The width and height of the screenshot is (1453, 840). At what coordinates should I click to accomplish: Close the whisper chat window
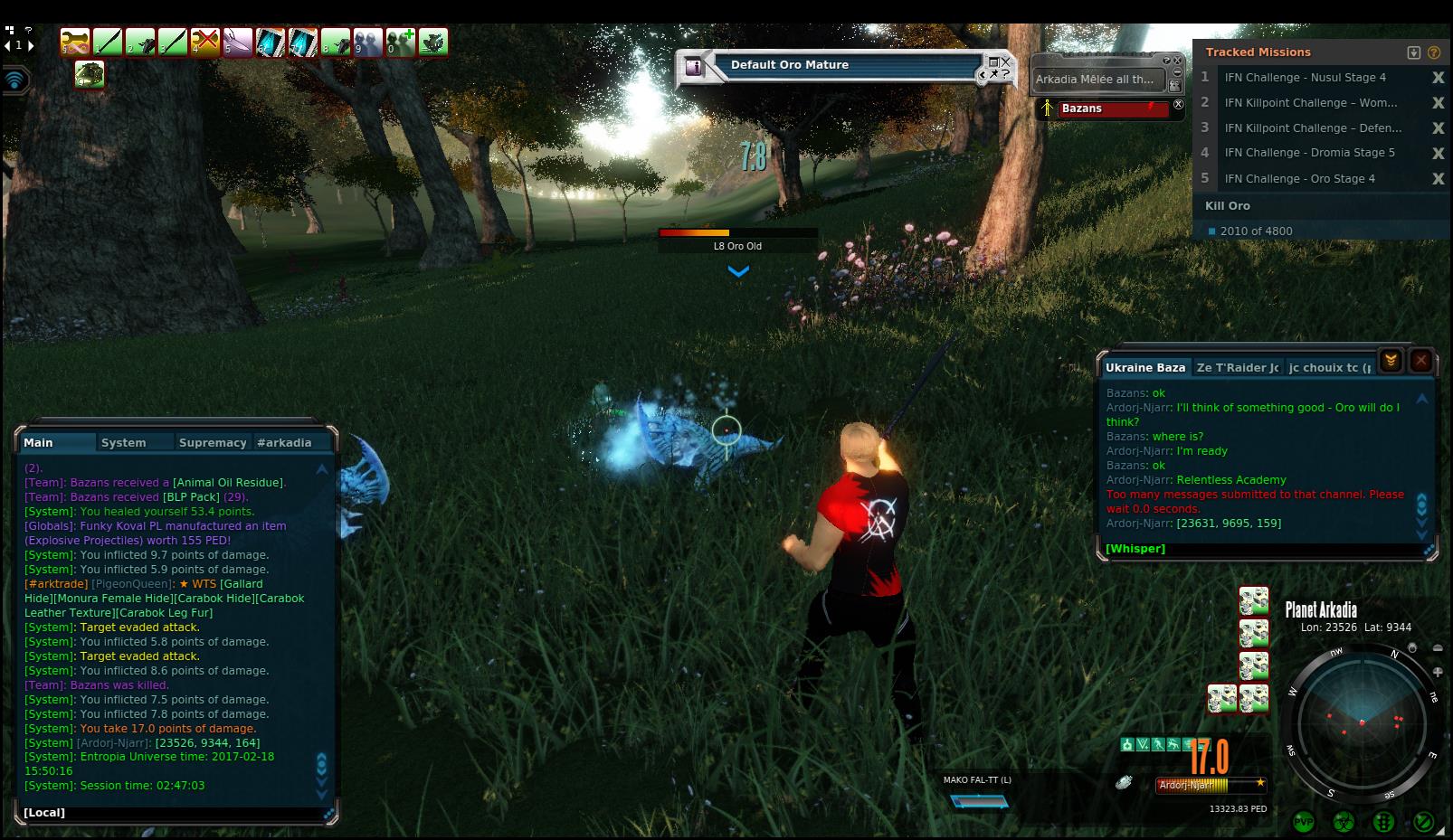tap(1421, 361)
